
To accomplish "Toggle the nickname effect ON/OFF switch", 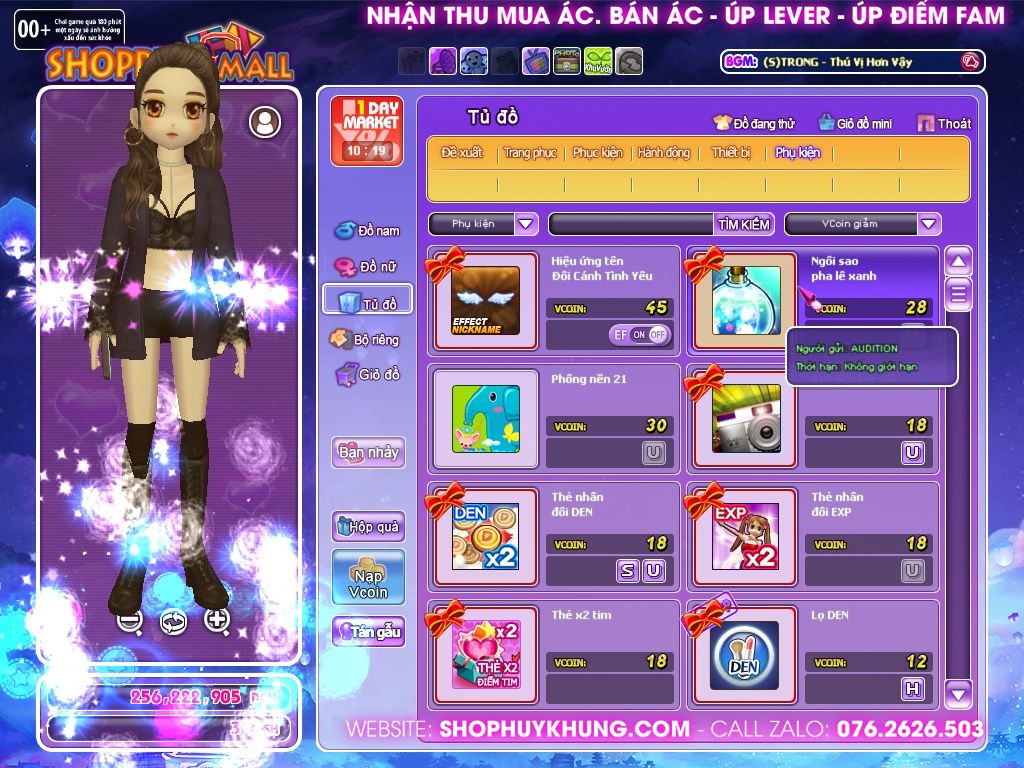I will [640, 335].
